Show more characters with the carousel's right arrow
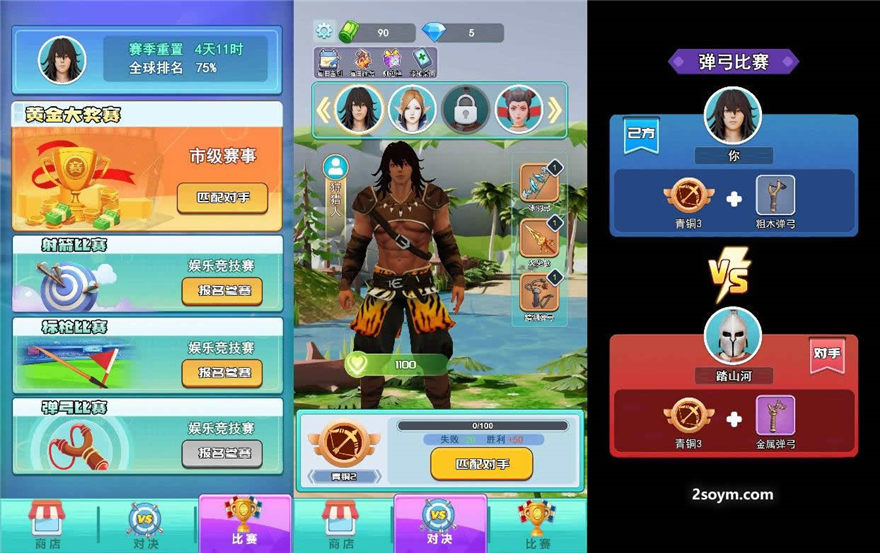This screenshot has height=553, width=880. coord(555,109)
